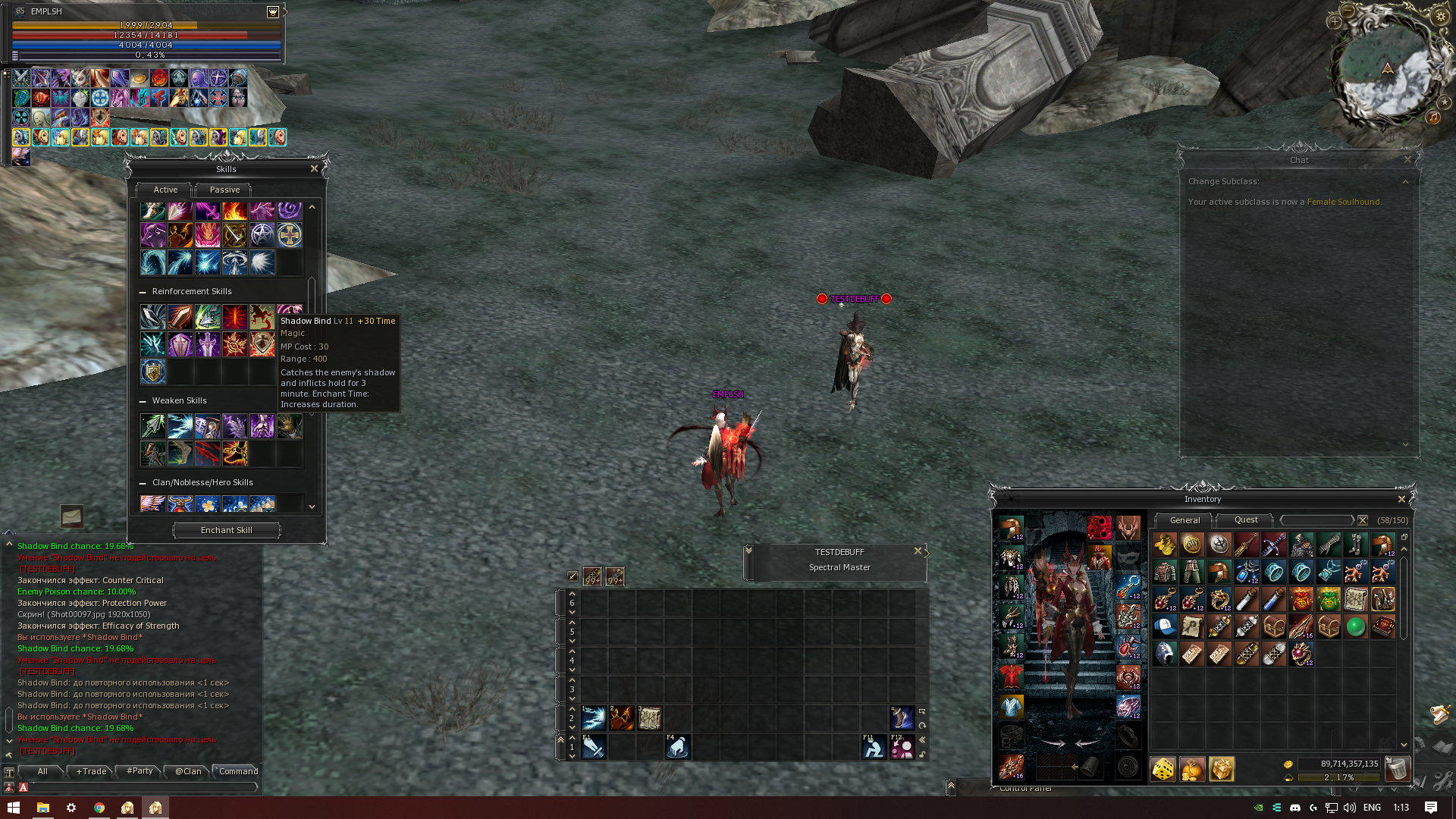Collapse the Clan/Noblesse/Hero Skills section
The width and height of the screenshot is (1456, 819).
(143, 483)
